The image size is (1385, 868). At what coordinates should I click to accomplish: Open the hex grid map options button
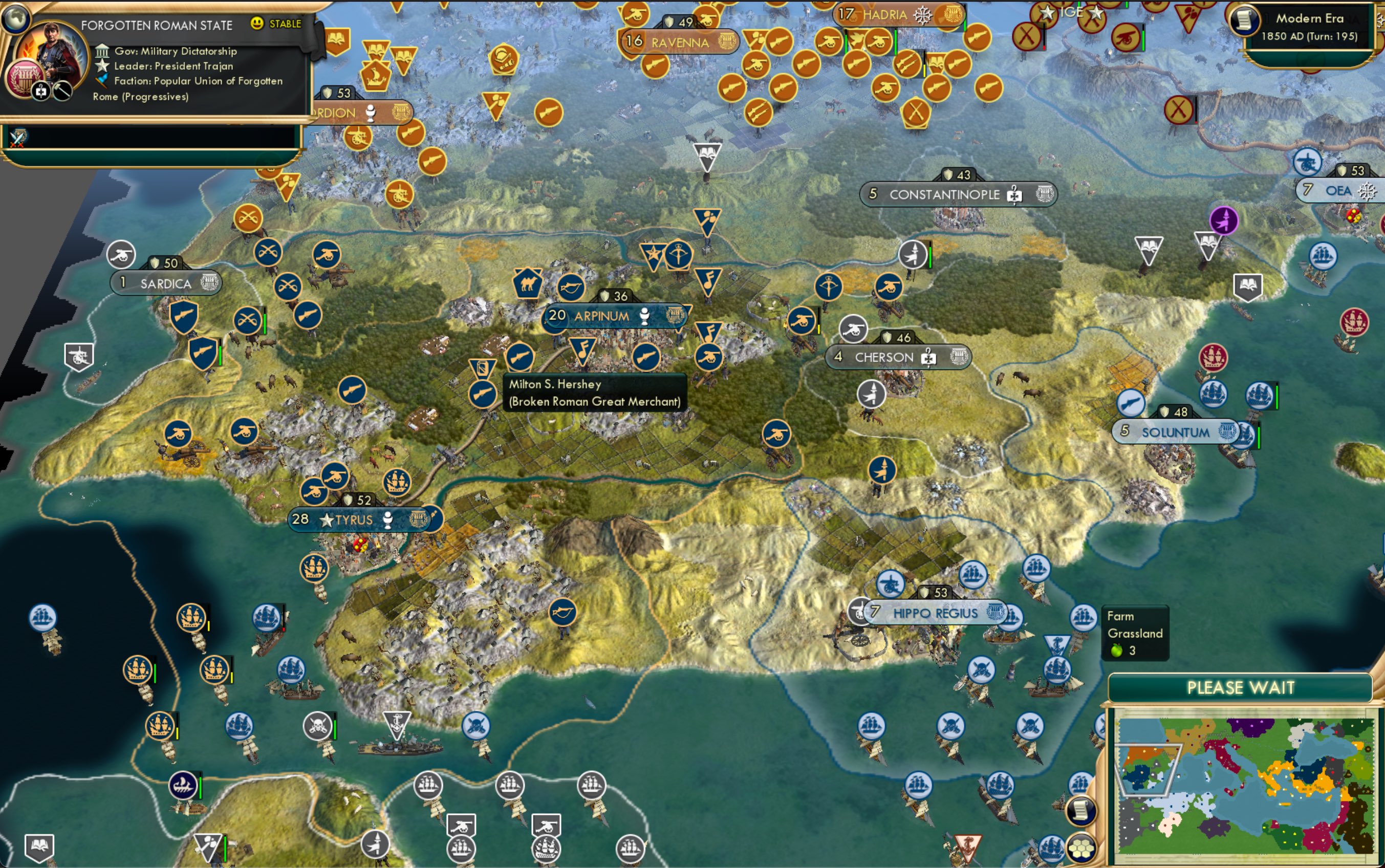pos(1080,848)
